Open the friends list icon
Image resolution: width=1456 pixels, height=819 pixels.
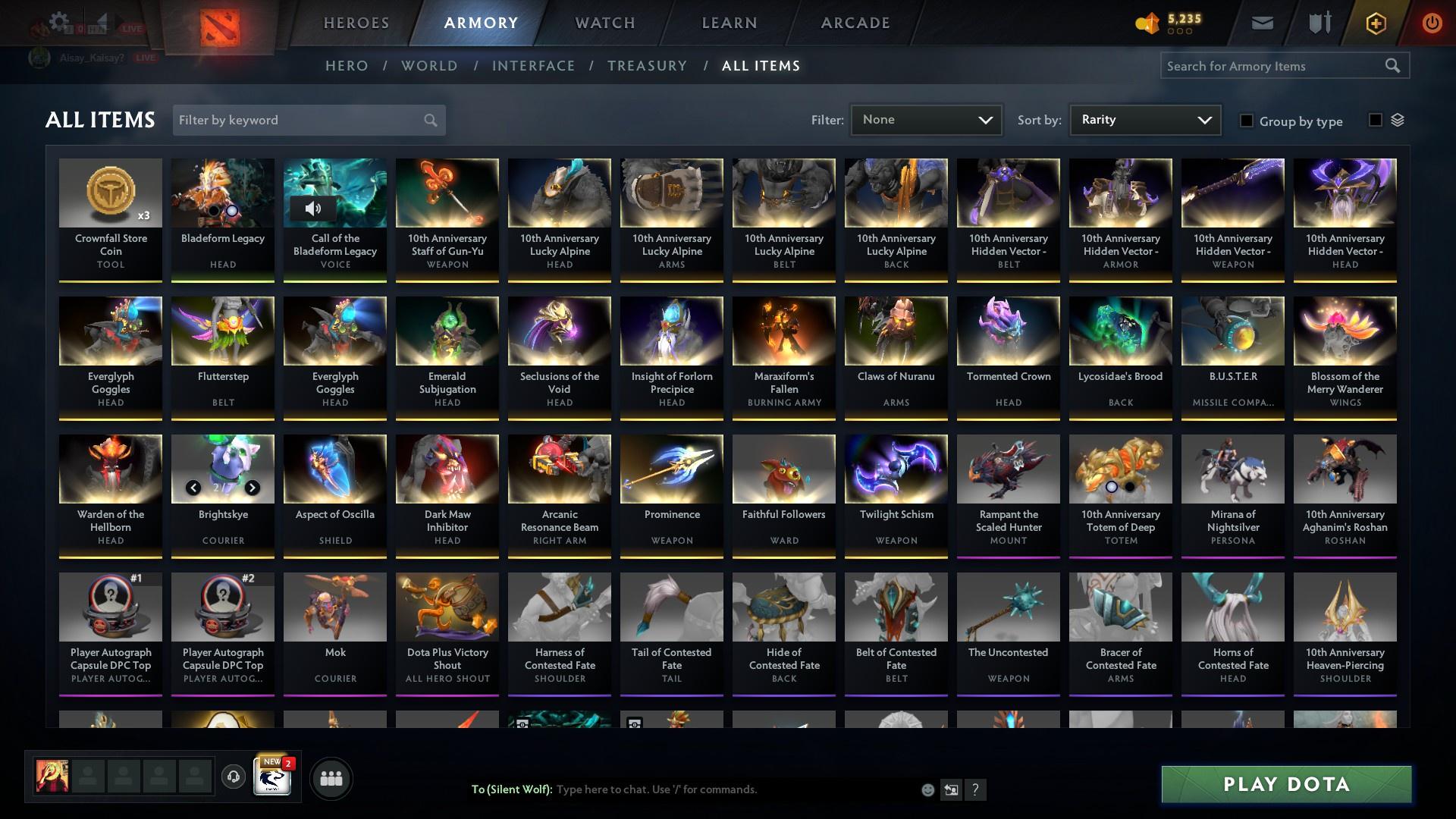tap(330, 777)
